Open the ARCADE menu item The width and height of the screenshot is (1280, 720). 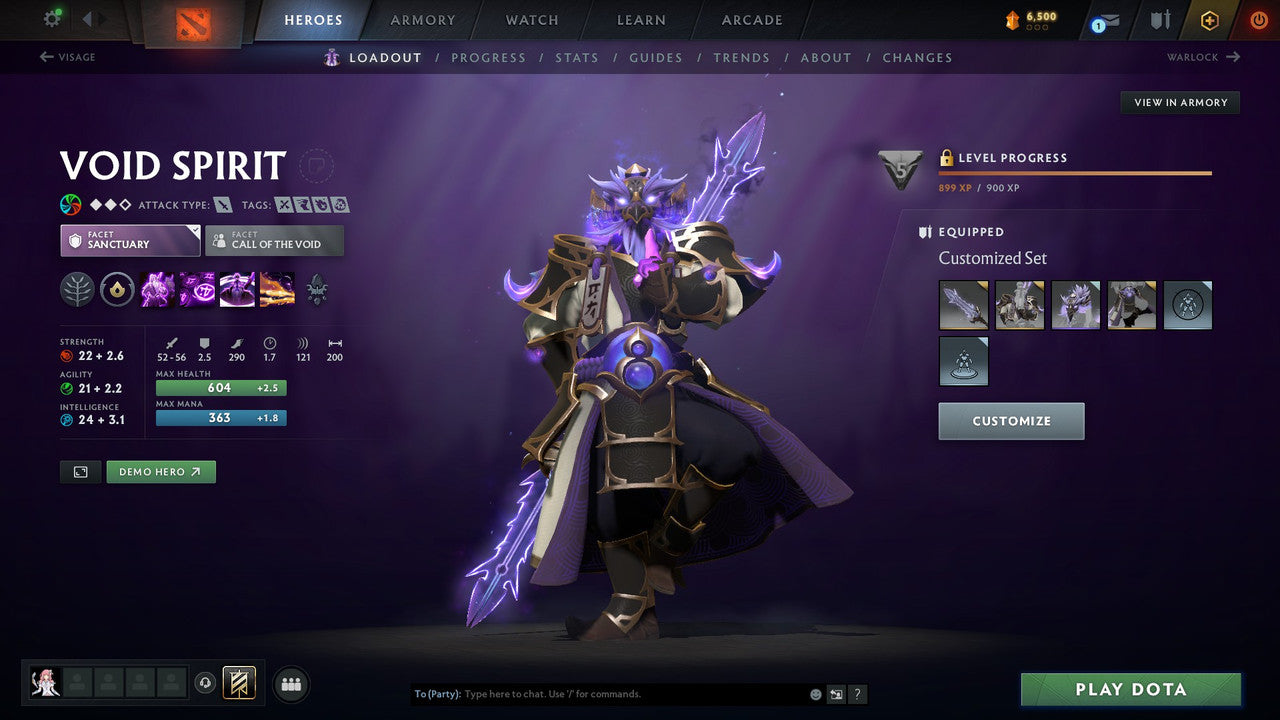(x=751, y=19)
